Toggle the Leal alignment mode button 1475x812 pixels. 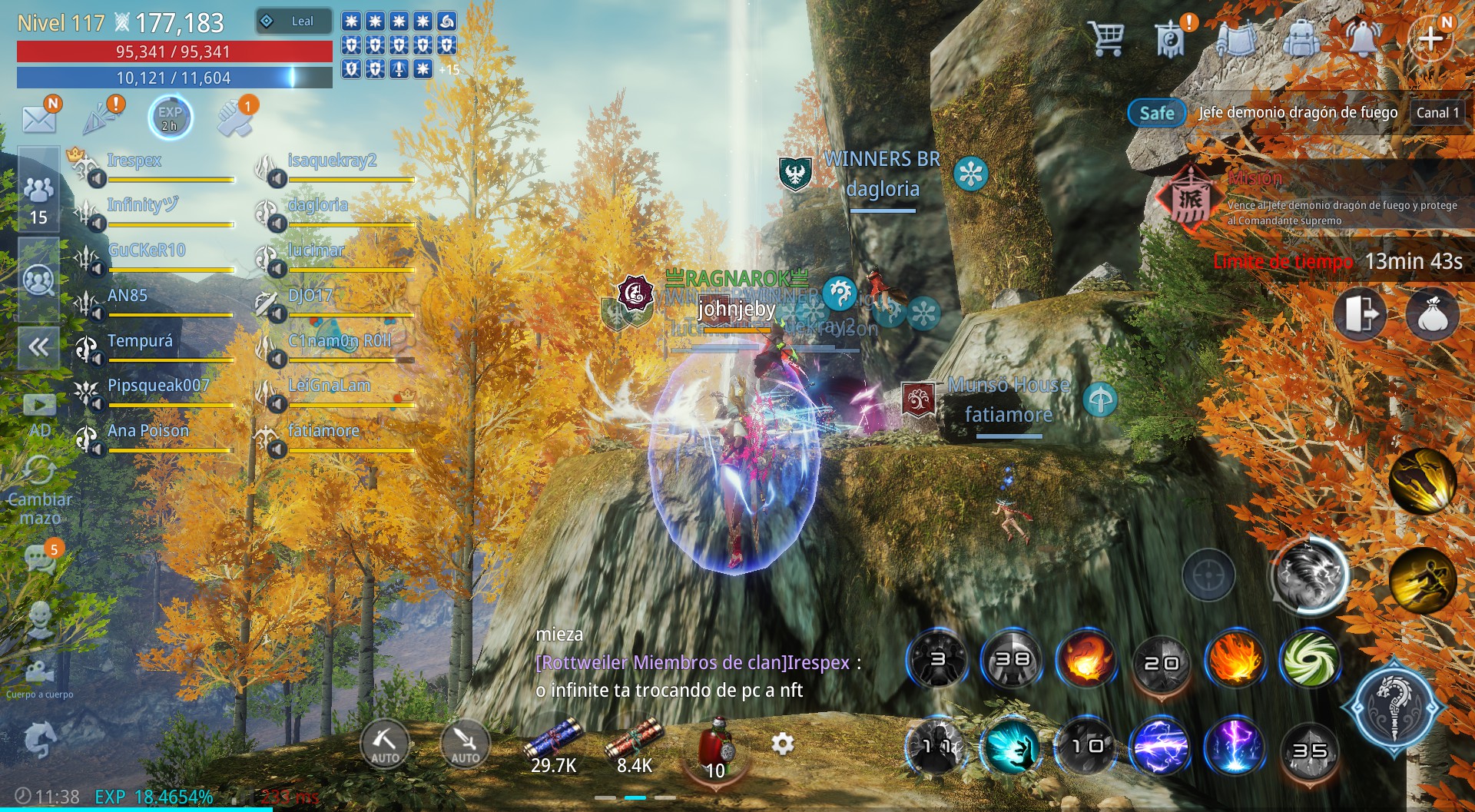tap(293, 22)
